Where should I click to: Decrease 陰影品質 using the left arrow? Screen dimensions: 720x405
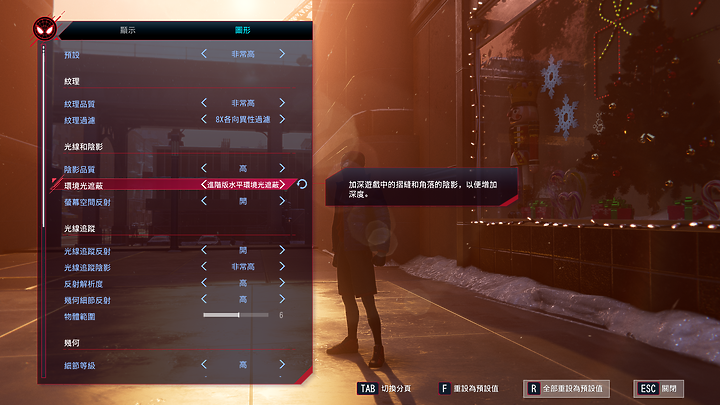204,168
